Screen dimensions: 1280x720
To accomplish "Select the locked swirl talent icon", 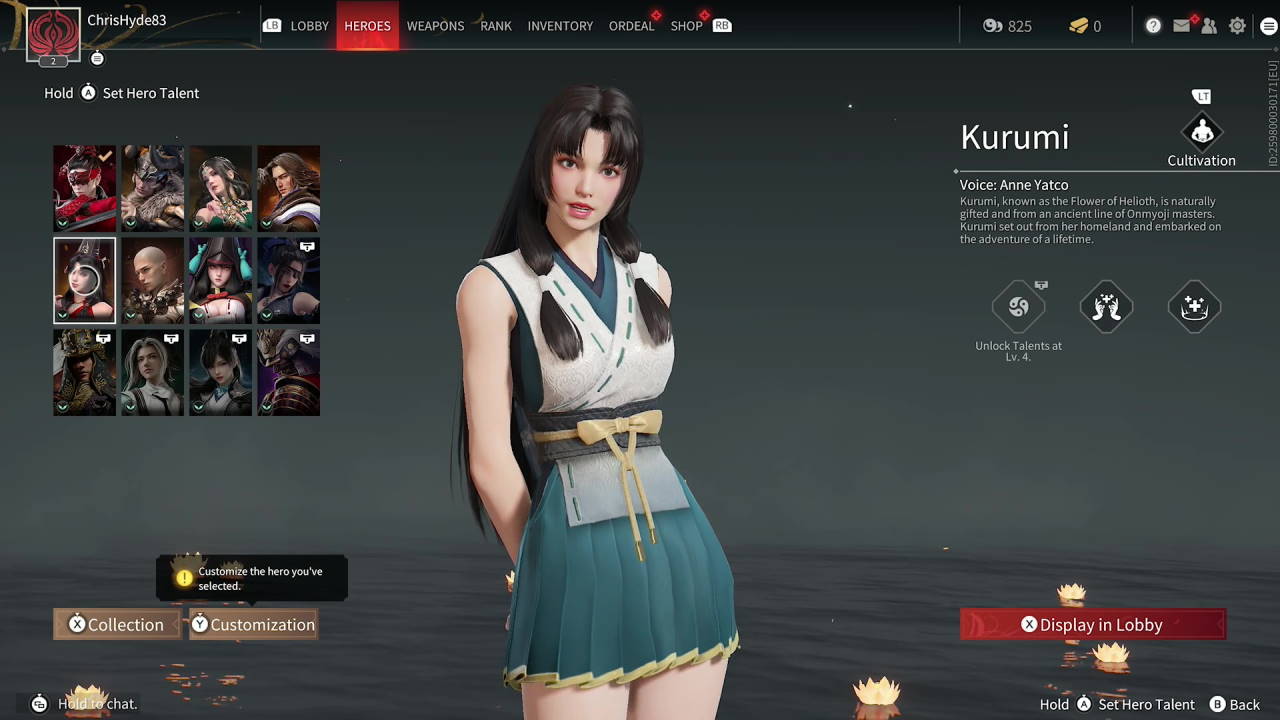I will click(1018, 307).
